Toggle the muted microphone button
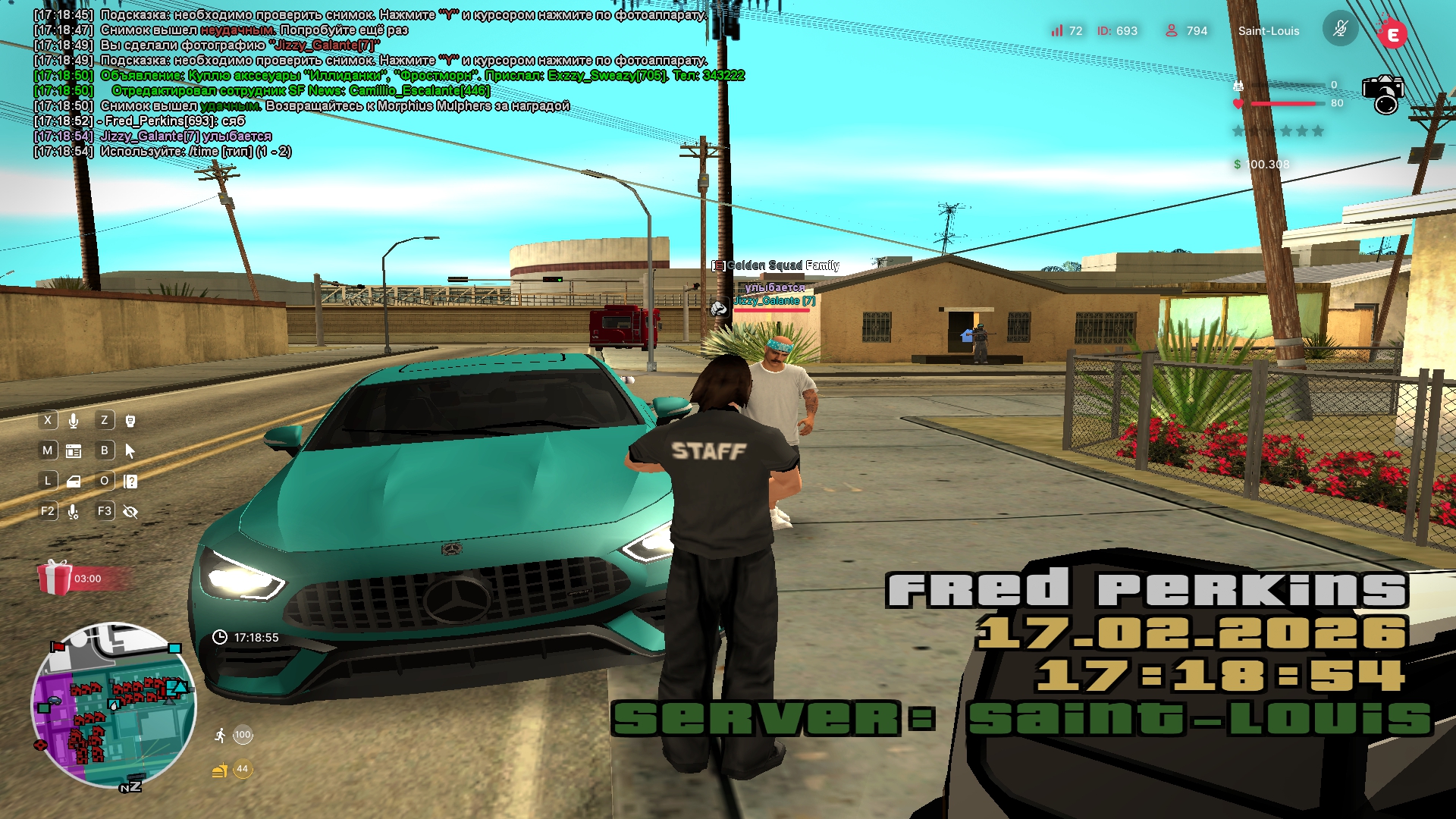The height and width of the screenshot is (819, 1456). click(x=1340, y=30)
